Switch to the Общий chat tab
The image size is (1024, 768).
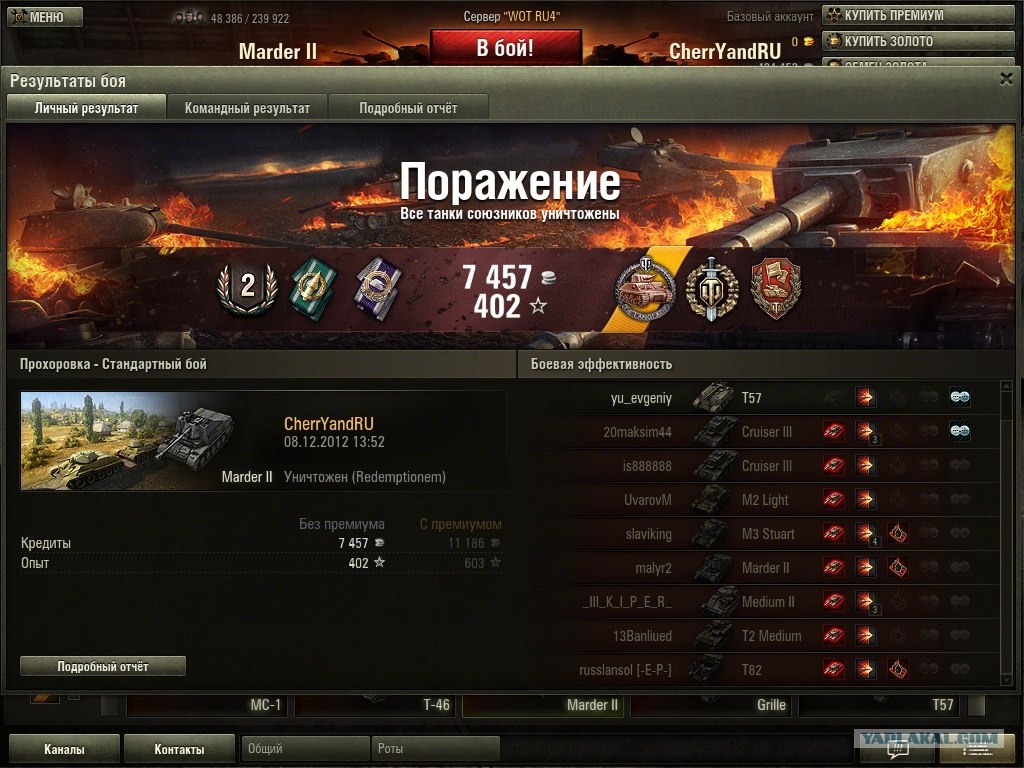pyautogui.click(x=305, y=749)
